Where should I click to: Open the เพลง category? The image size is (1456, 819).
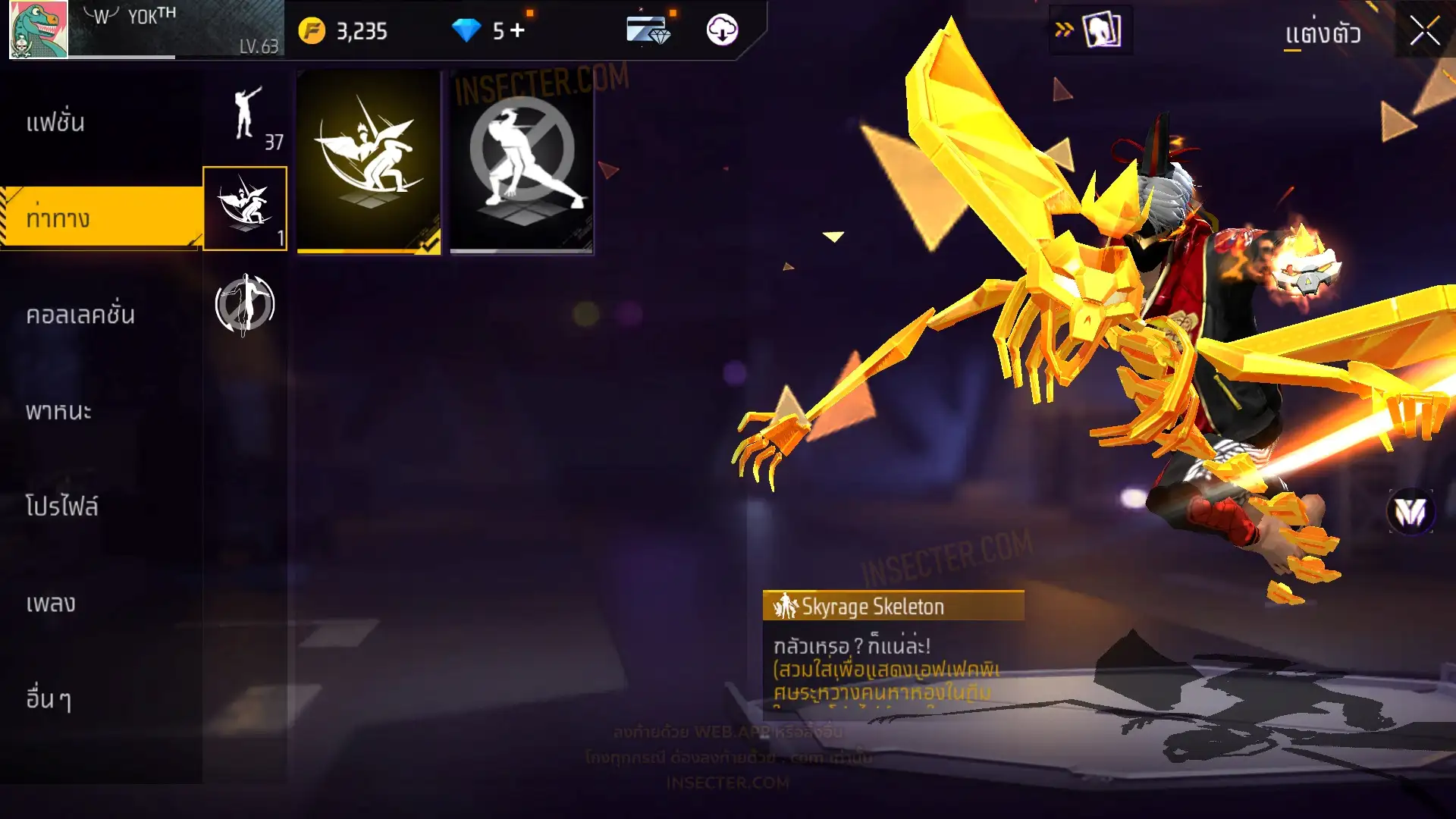[x=51, y=604]
